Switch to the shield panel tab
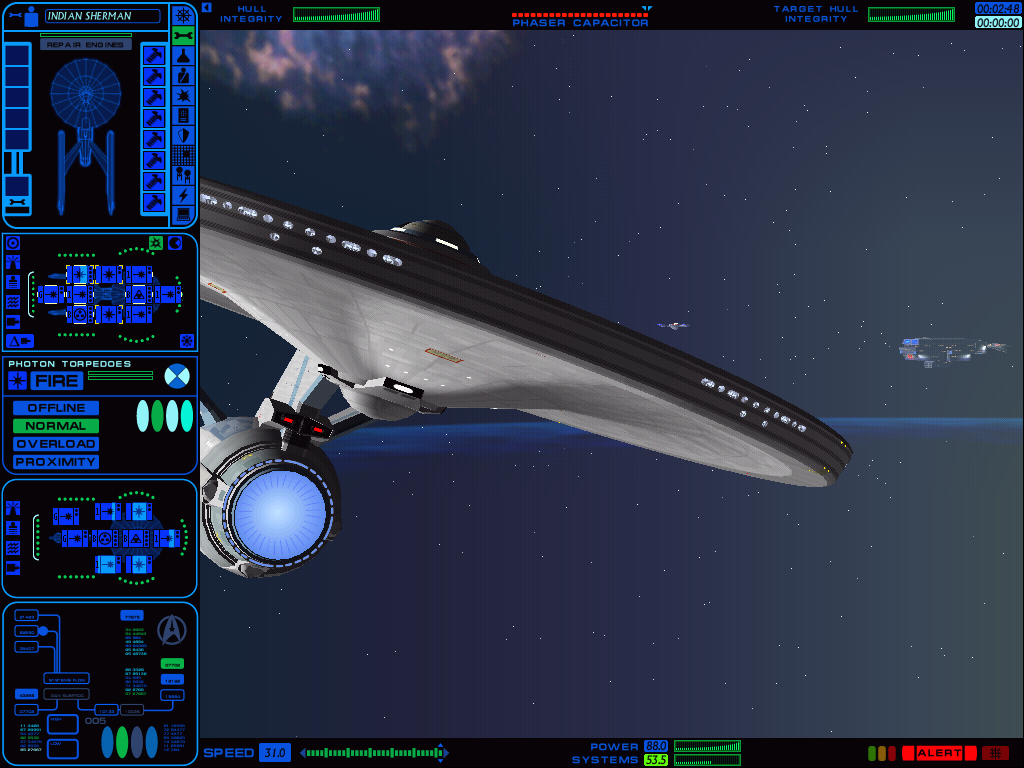 pos(183,135)
